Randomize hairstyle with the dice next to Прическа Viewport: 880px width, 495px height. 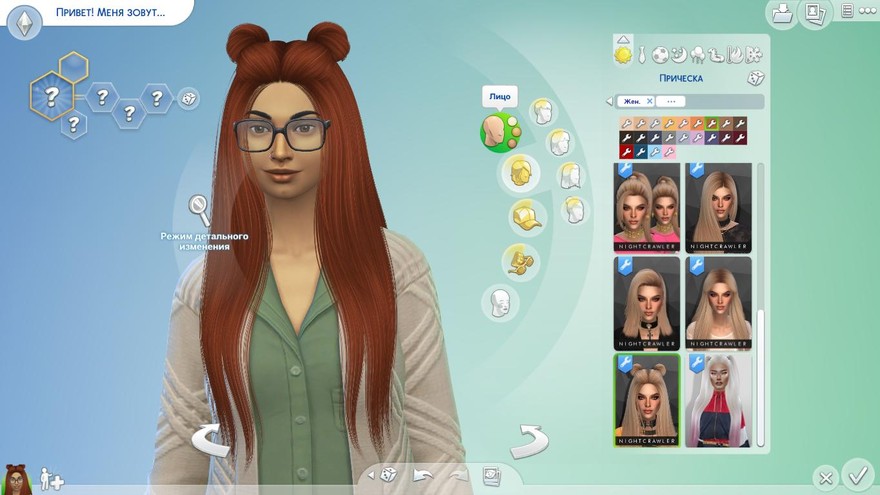pos(755,78)
